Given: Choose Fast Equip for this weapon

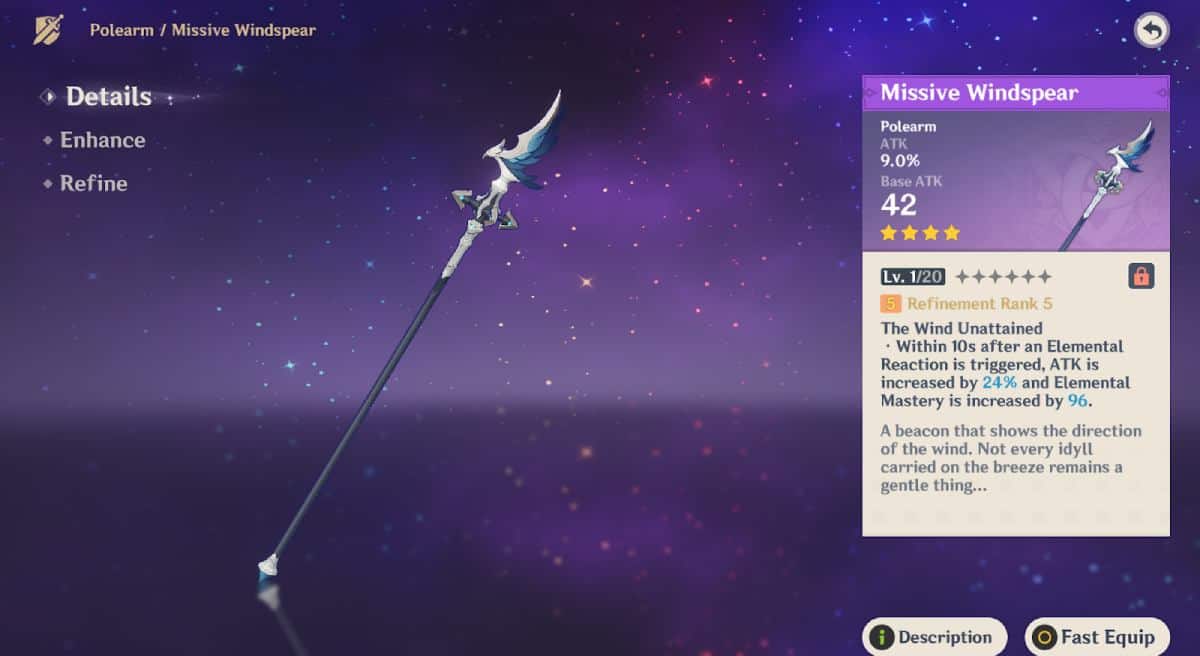Looking at the screenshot, I should (1096, 637).
